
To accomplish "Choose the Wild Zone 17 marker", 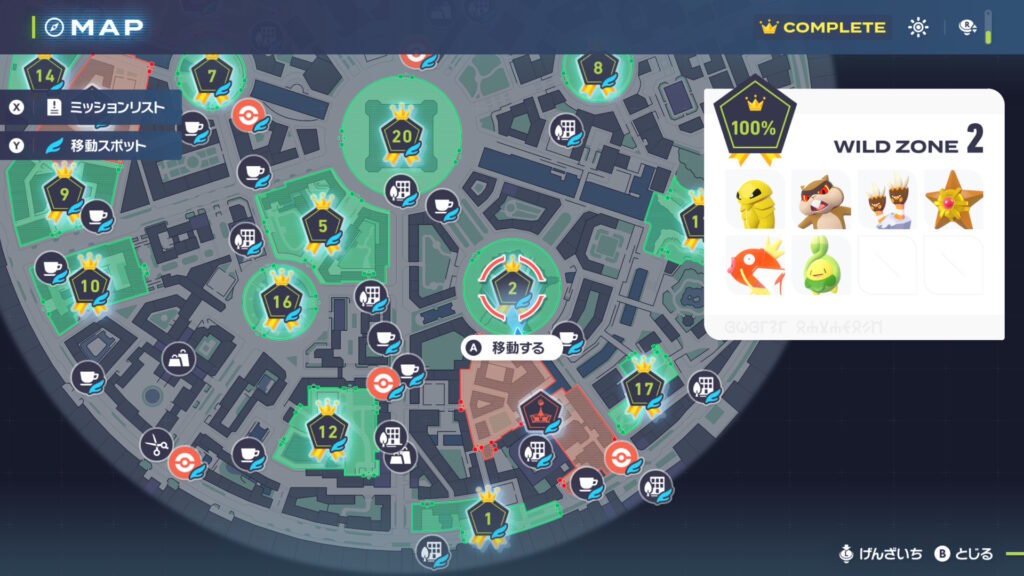I will click(643, 385).
